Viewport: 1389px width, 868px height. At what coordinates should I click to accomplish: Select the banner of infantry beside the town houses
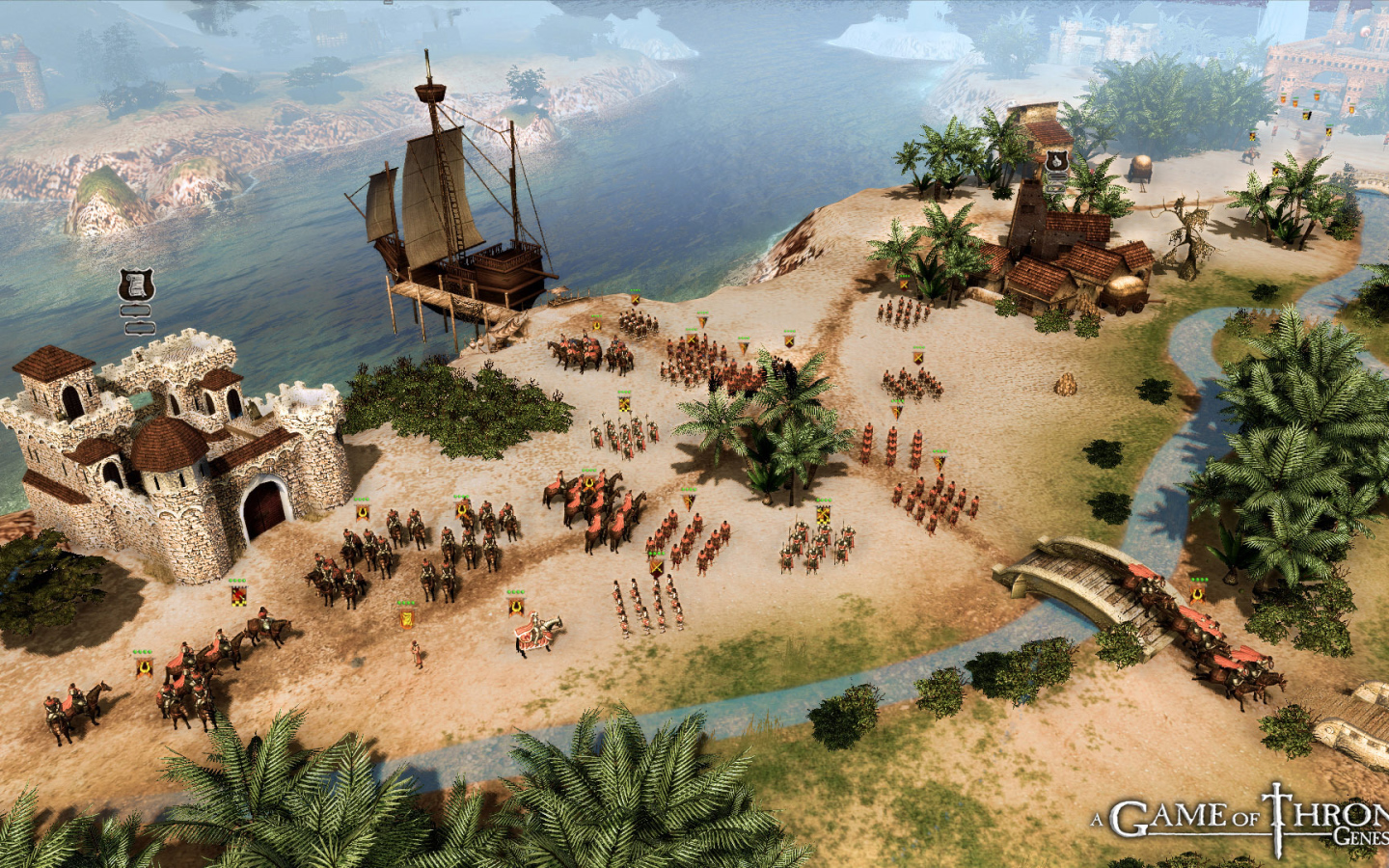[904, 283]
